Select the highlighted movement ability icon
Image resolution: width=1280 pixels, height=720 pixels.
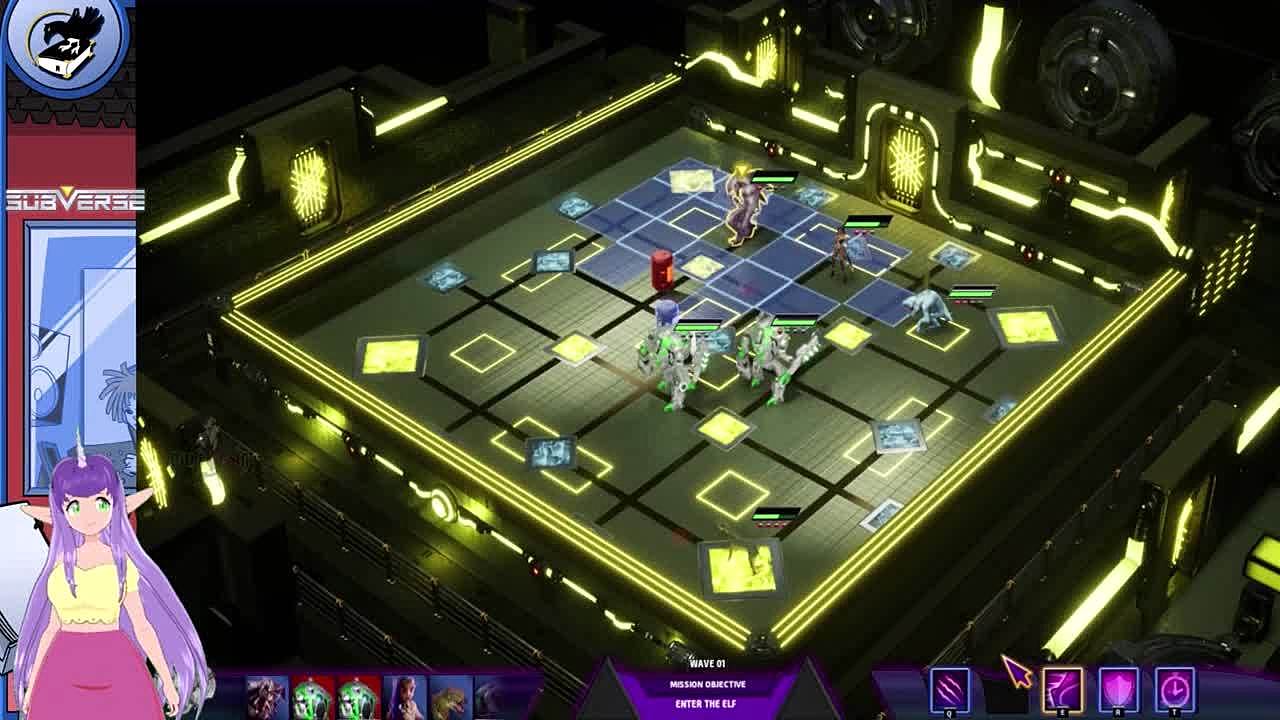(1062, 689)
